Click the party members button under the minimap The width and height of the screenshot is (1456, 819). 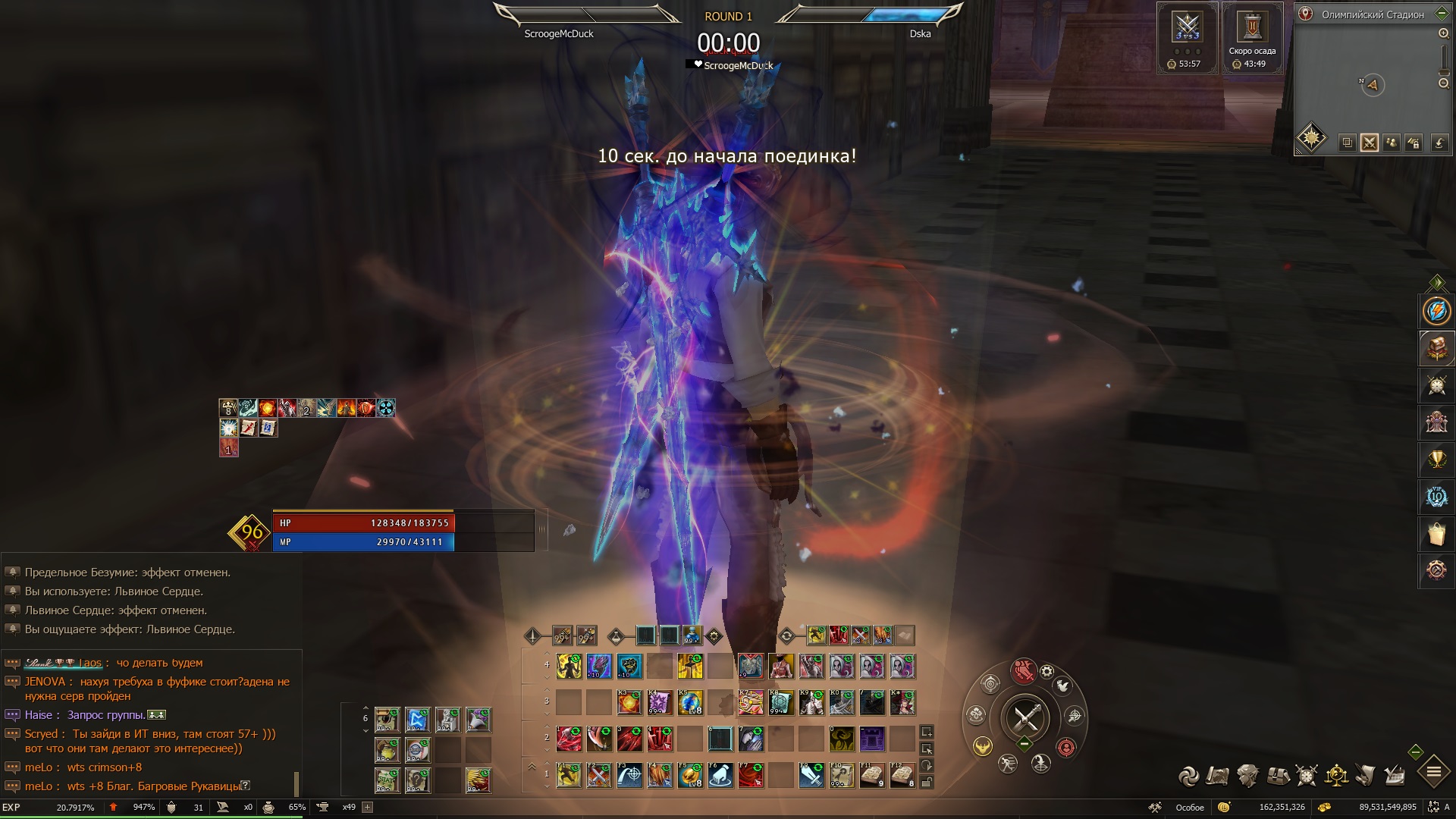(1392, 143)
